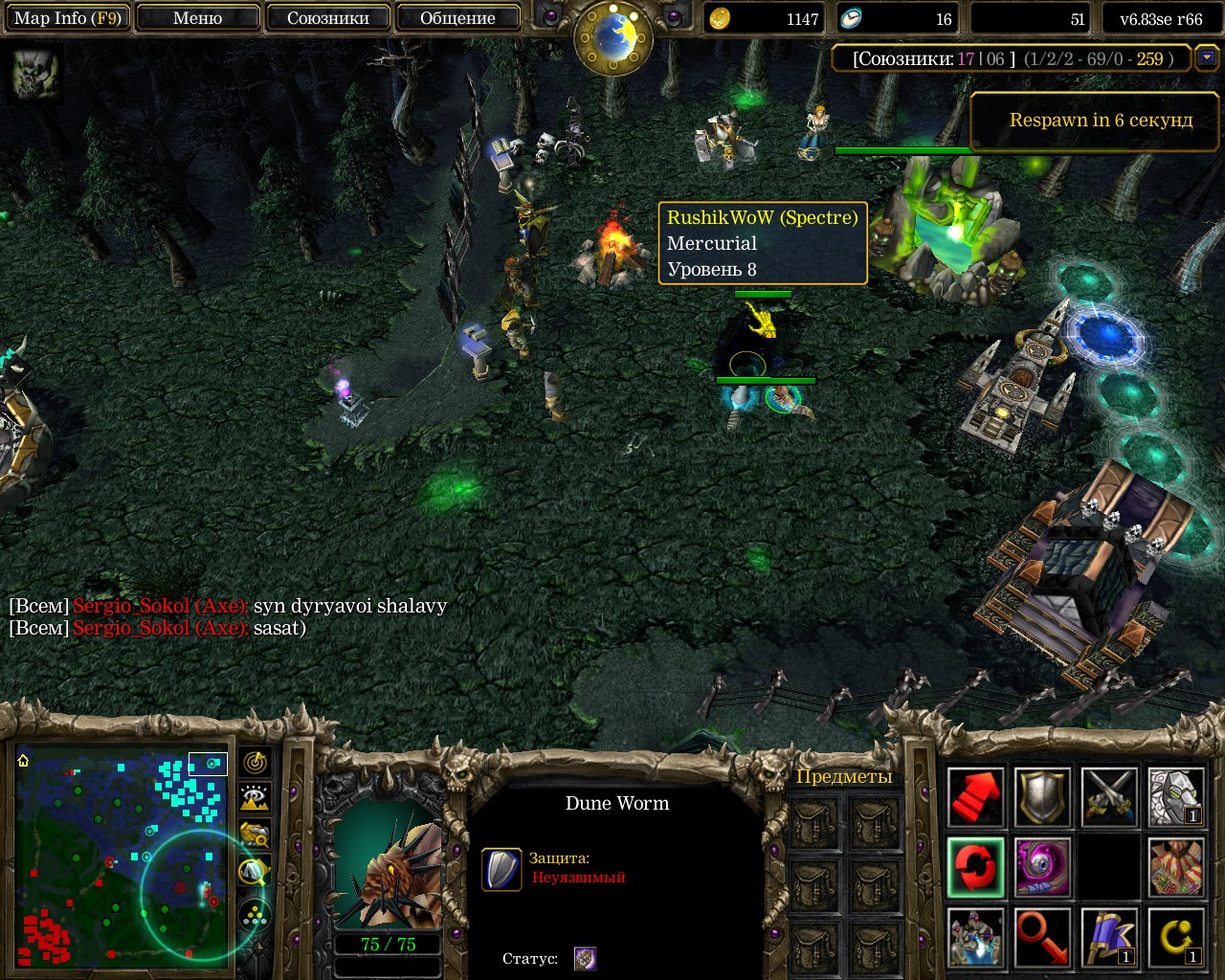Click the hero icon in the top-left corner
This screenshot has width=1225, height=980.
[35, 74]
